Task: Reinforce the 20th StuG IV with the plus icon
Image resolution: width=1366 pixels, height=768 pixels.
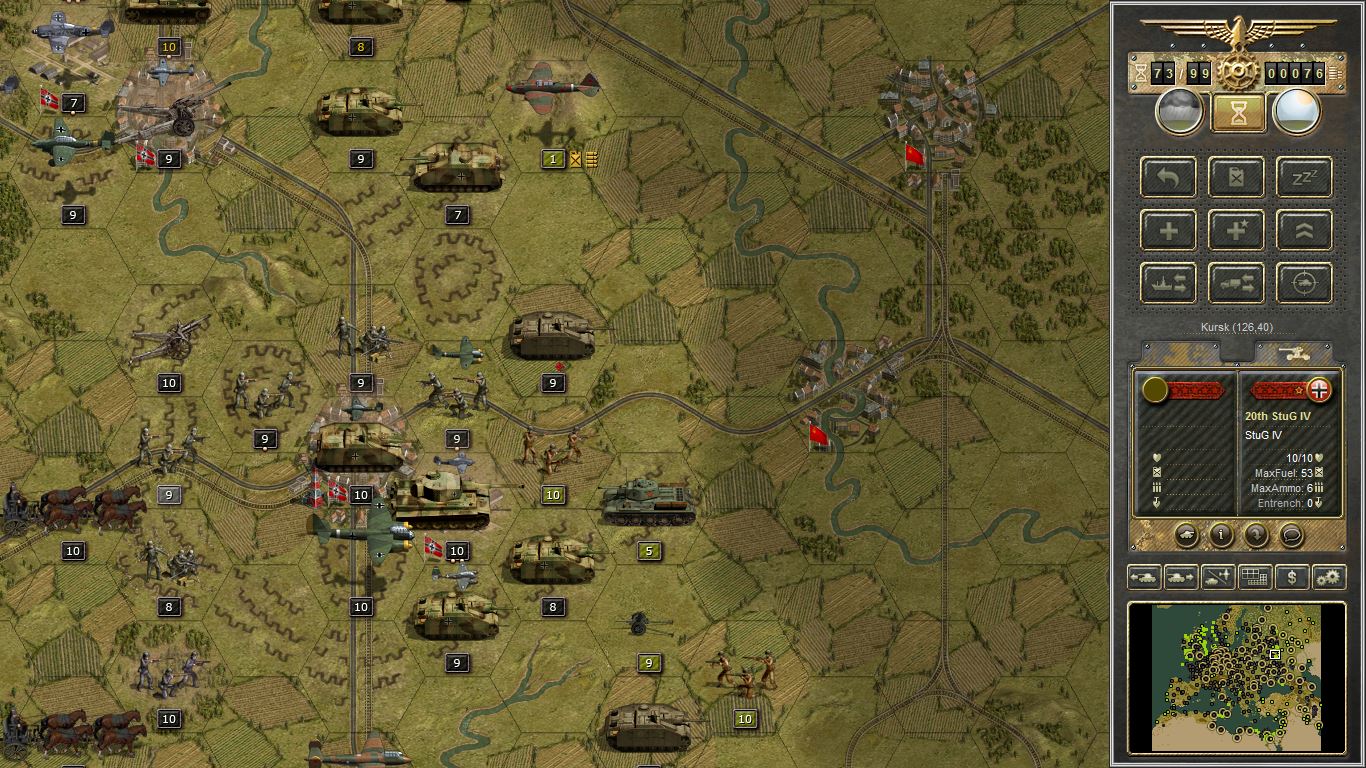Action: pos(1167,230)
